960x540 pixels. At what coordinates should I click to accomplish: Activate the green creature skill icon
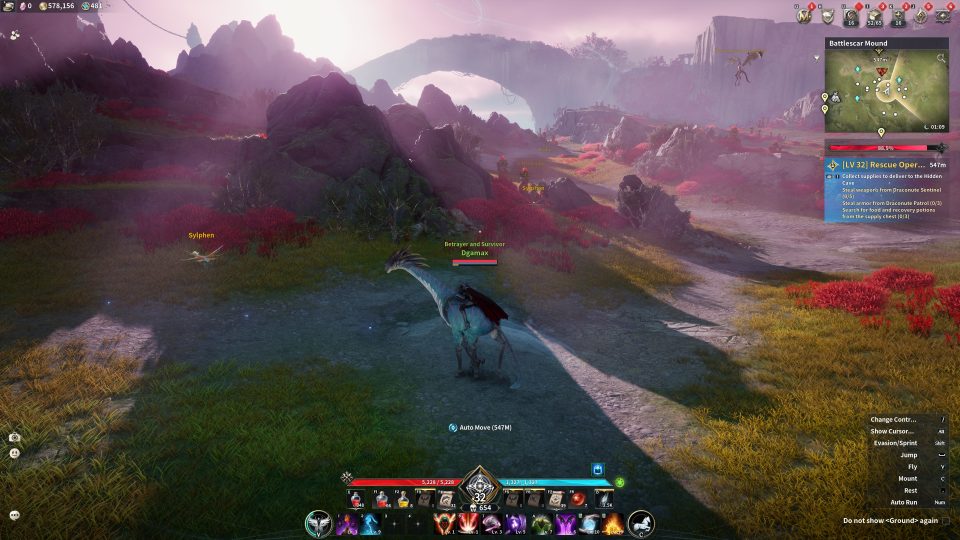coord(542,524)
